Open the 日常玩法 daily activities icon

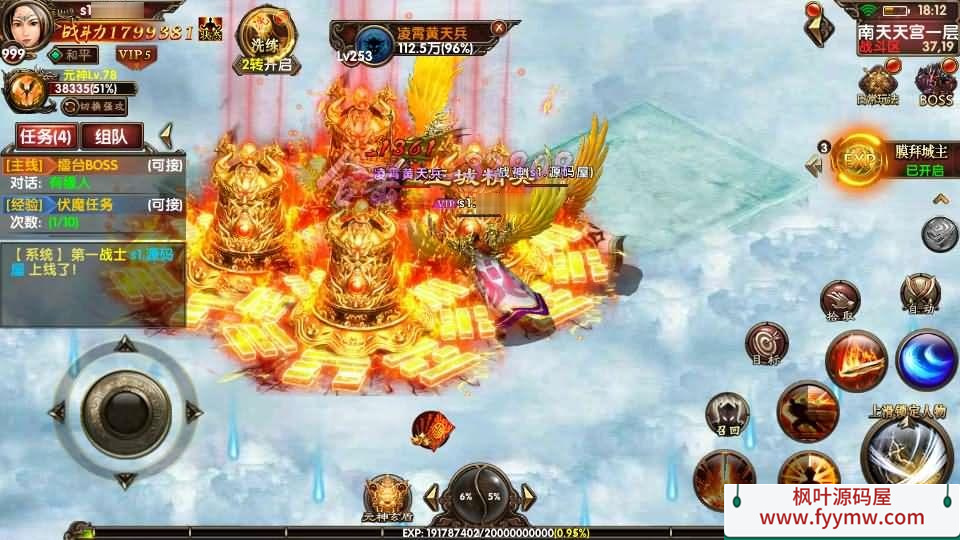(x=877, y=85)
